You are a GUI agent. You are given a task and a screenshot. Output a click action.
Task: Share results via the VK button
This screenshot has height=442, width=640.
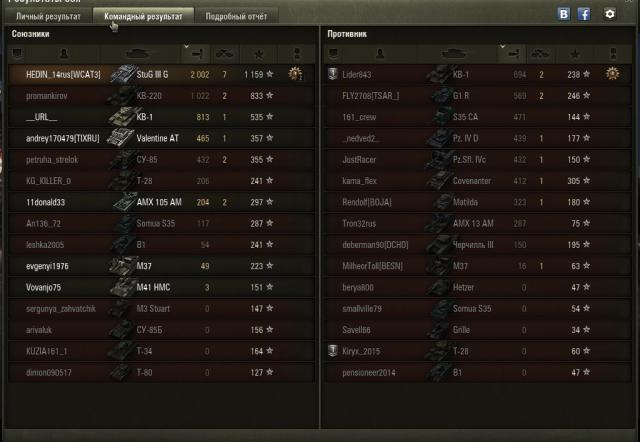coord(564,14)
